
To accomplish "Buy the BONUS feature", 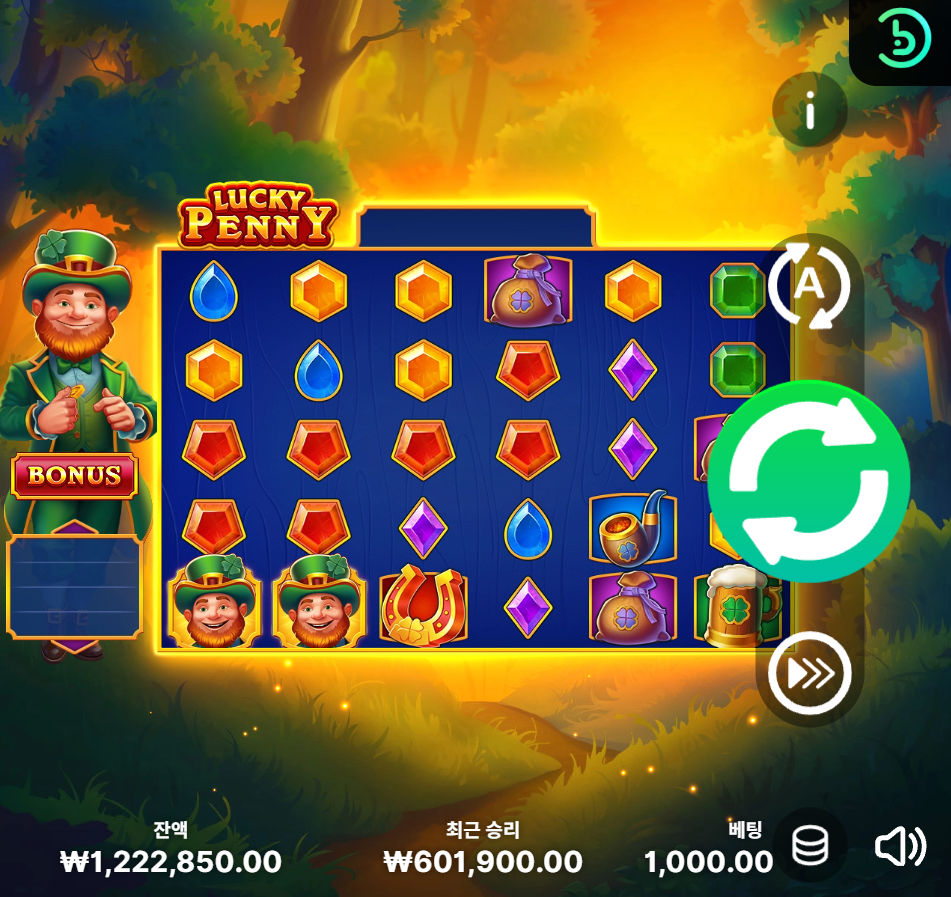I will coord(74,476).
